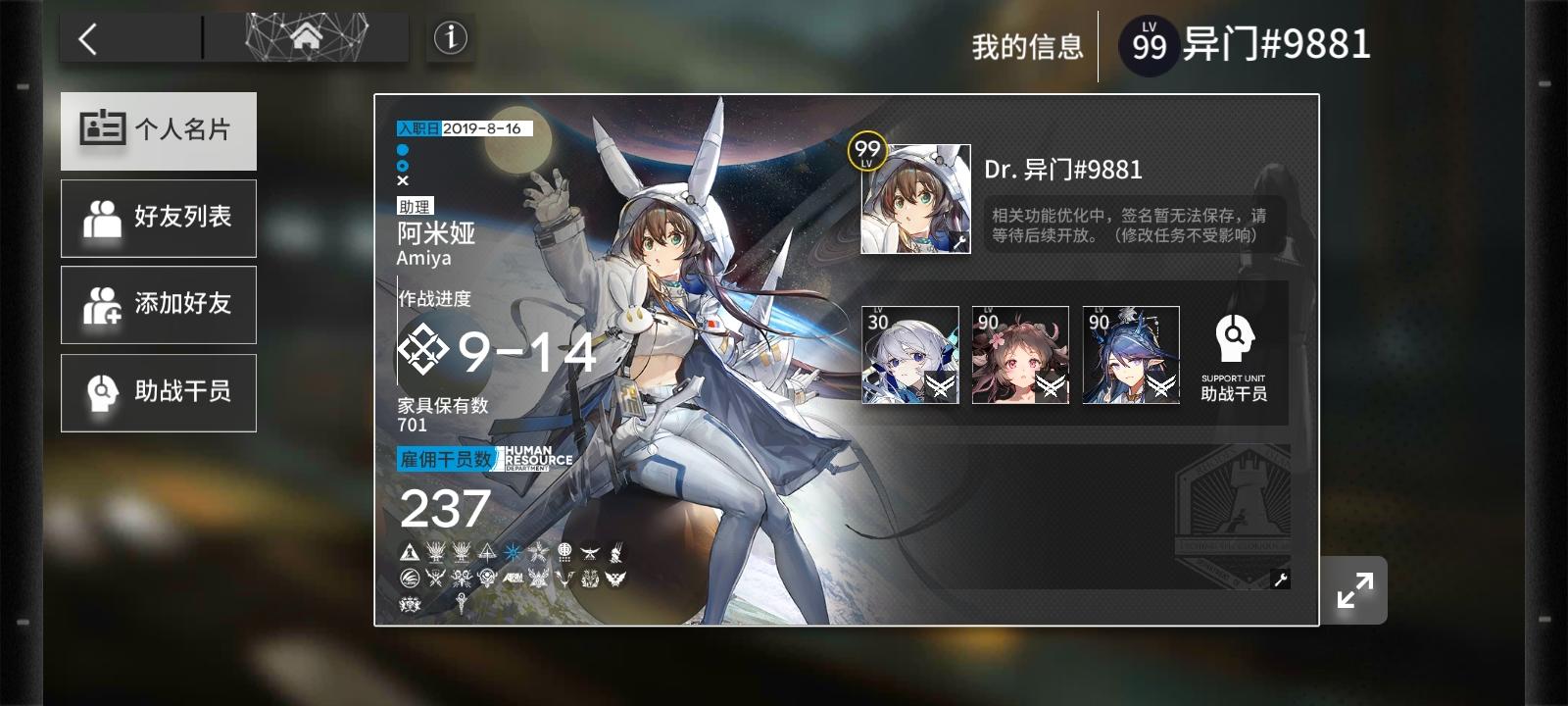The image size is (1568, 706).
Task: Expand the profile card to fullscreen view
Action: pos(1354,589)
